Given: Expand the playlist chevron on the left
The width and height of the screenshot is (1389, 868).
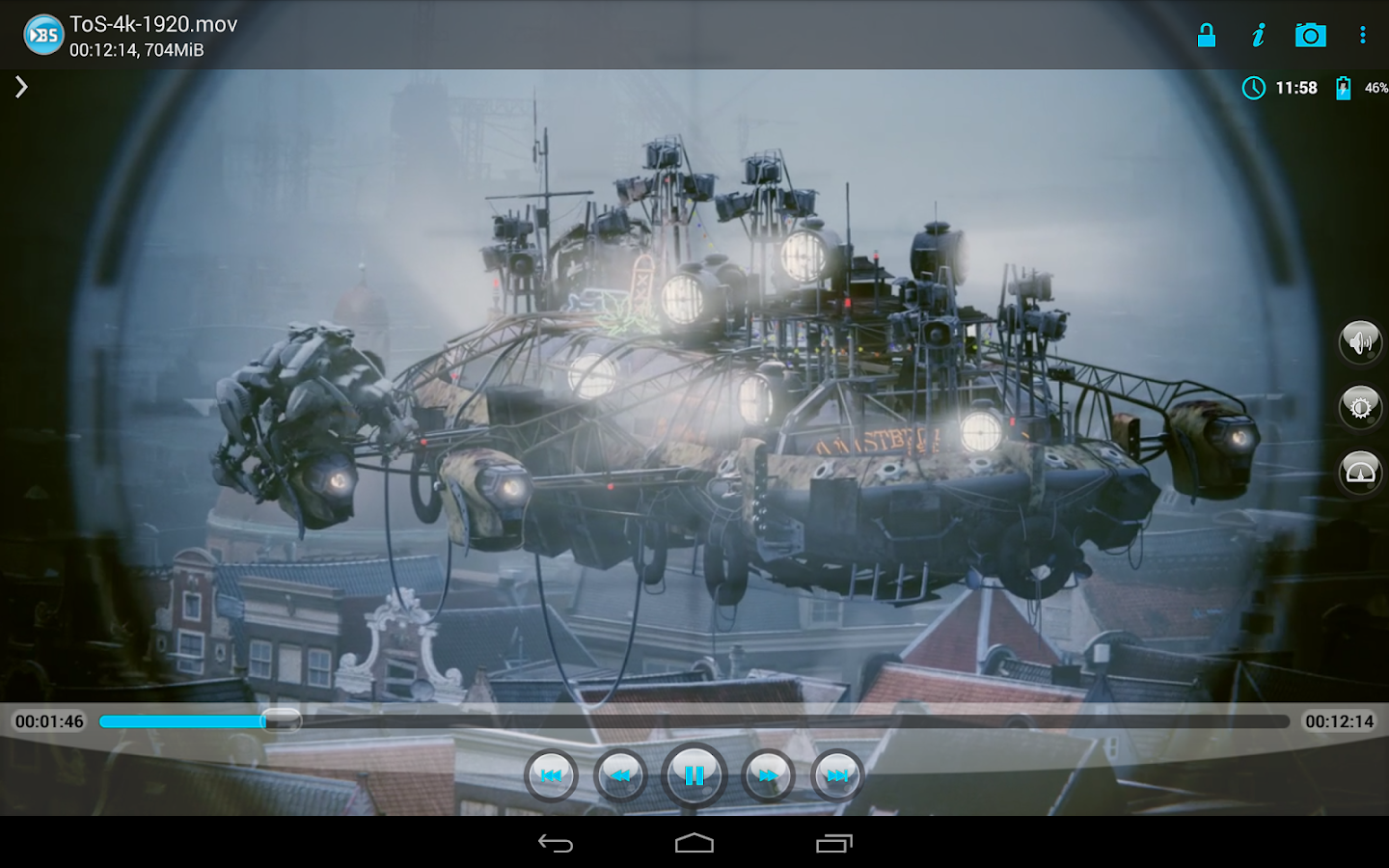Looking at the screenshot, I should pyautogui.click(x=19, y=87).
